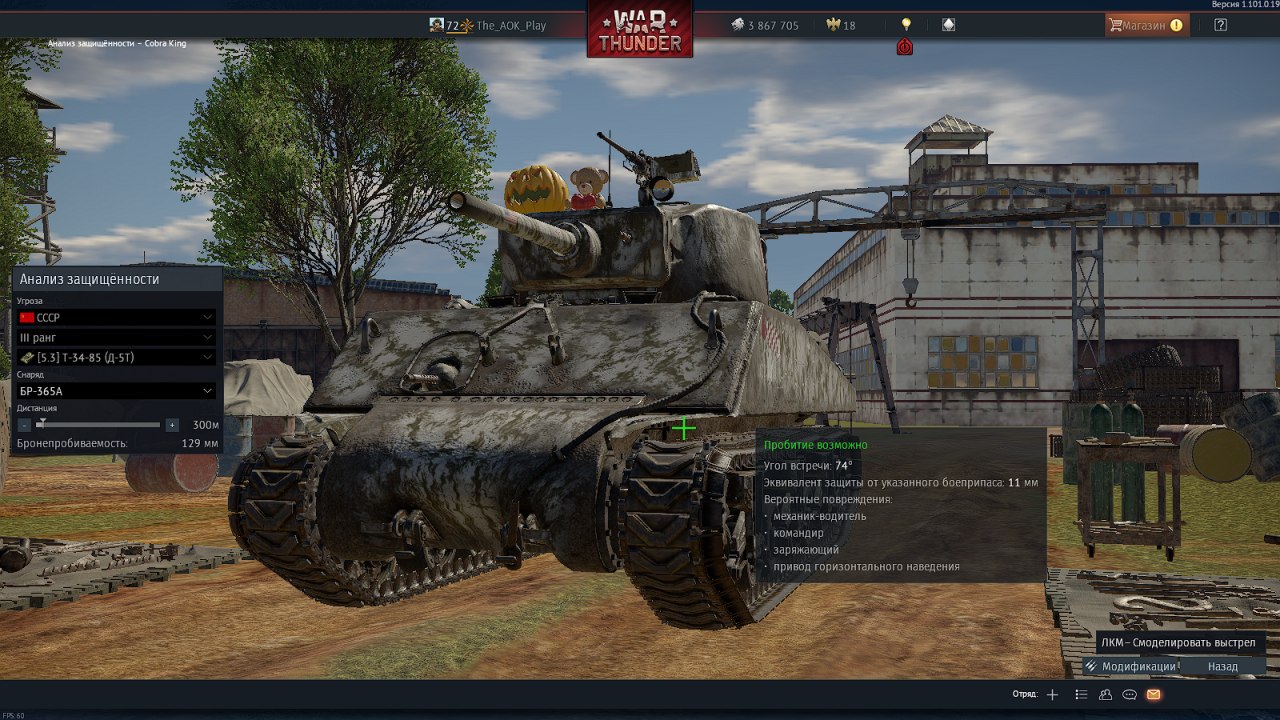Go back with the Назад button
Viewport: 1280px width, 720px height.
[x=1222, y=667]
